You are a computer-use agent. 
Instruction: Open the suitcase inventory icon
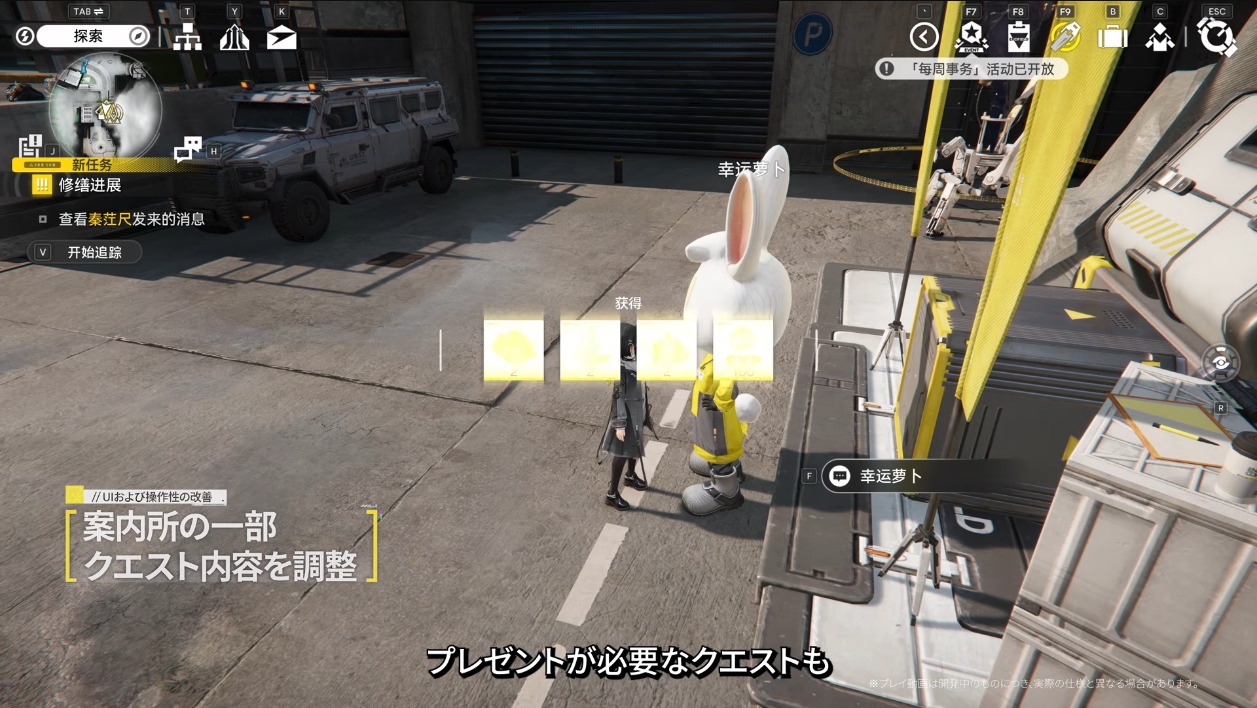[1112, 38]
